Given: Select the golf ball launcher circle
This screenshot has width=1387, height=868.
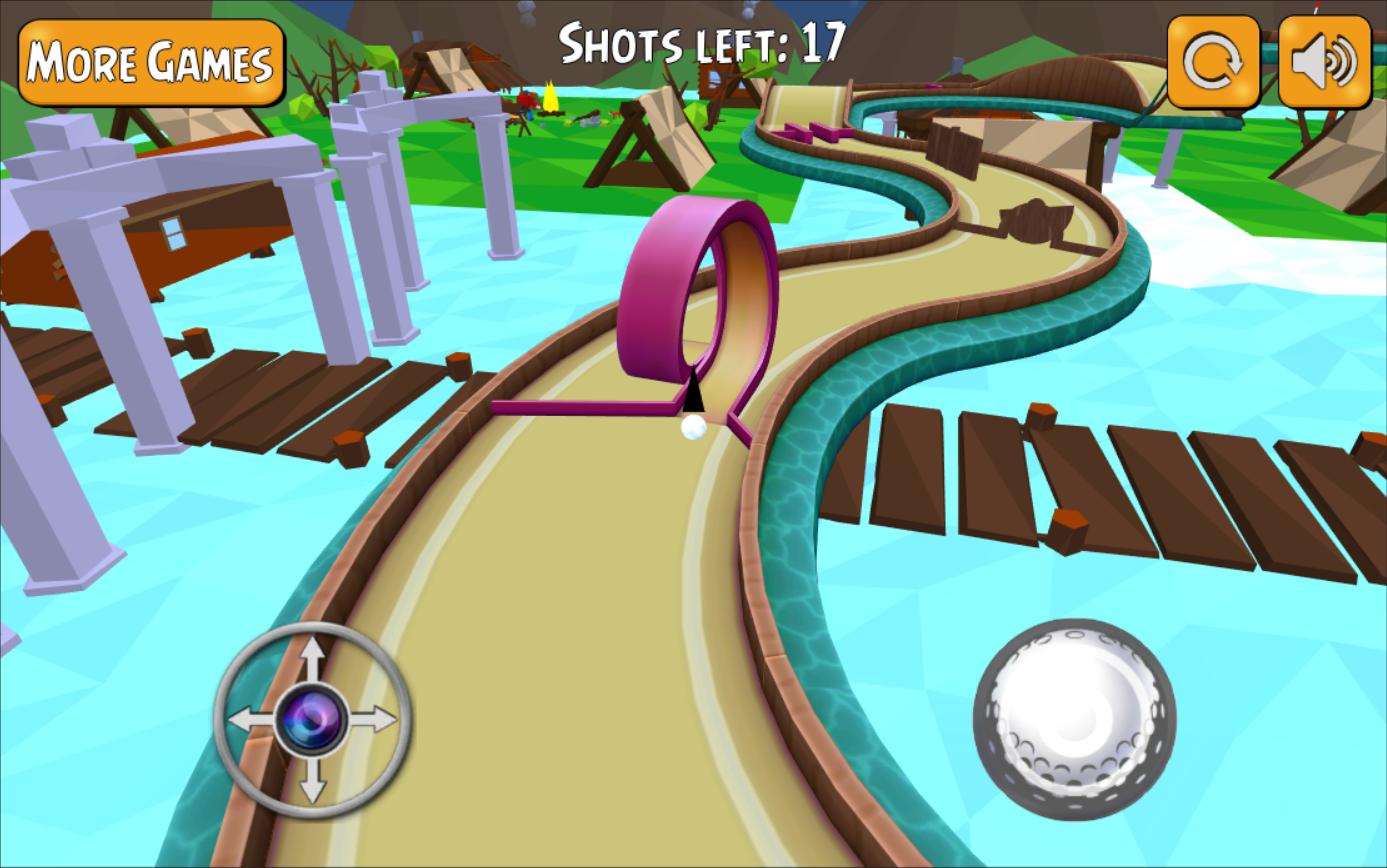Looking at the screenshot, I should point(1075,720).
